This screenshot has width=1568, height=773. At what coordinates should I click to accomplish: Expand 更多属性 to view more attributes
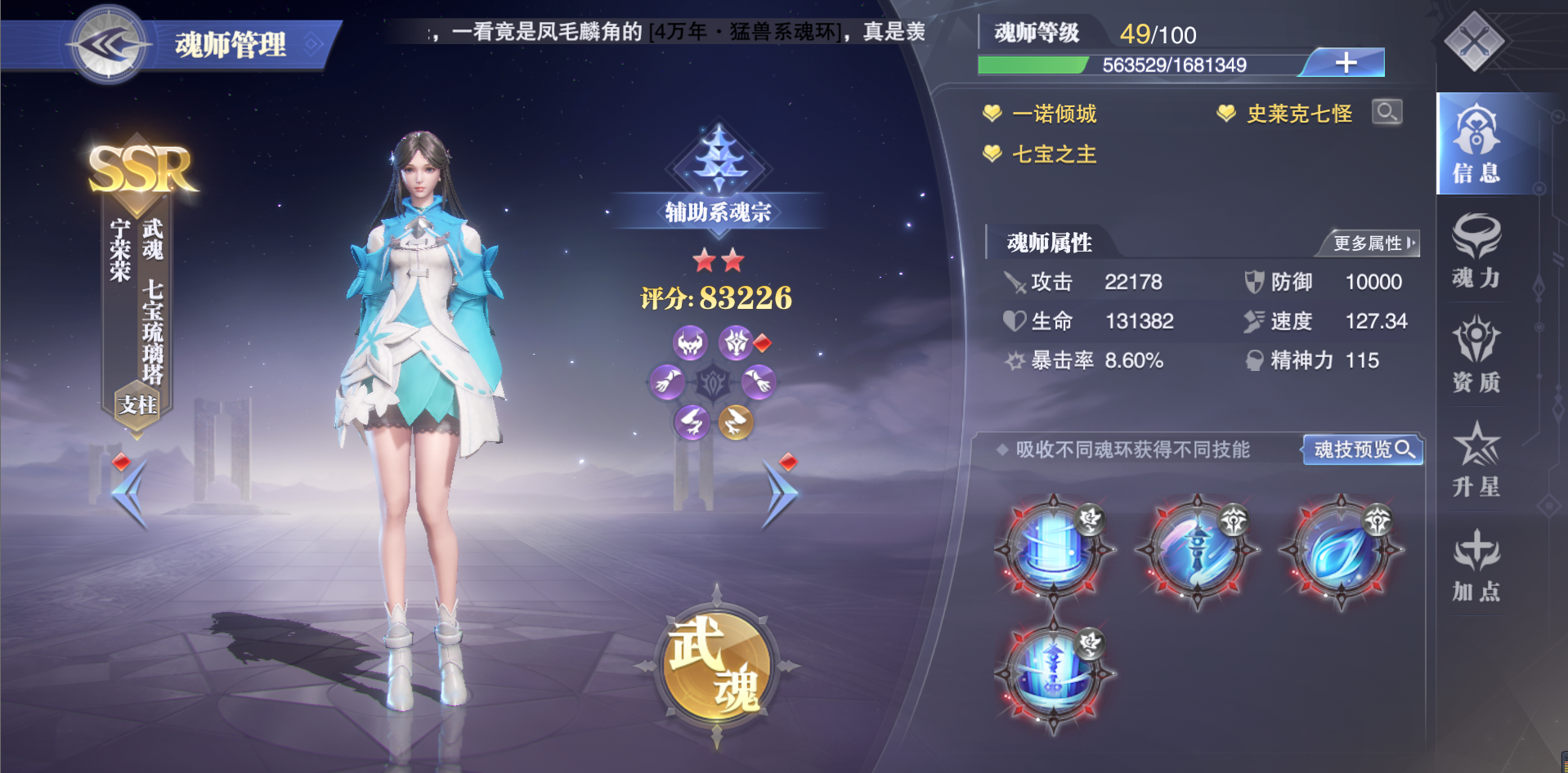click(1372, 243)
